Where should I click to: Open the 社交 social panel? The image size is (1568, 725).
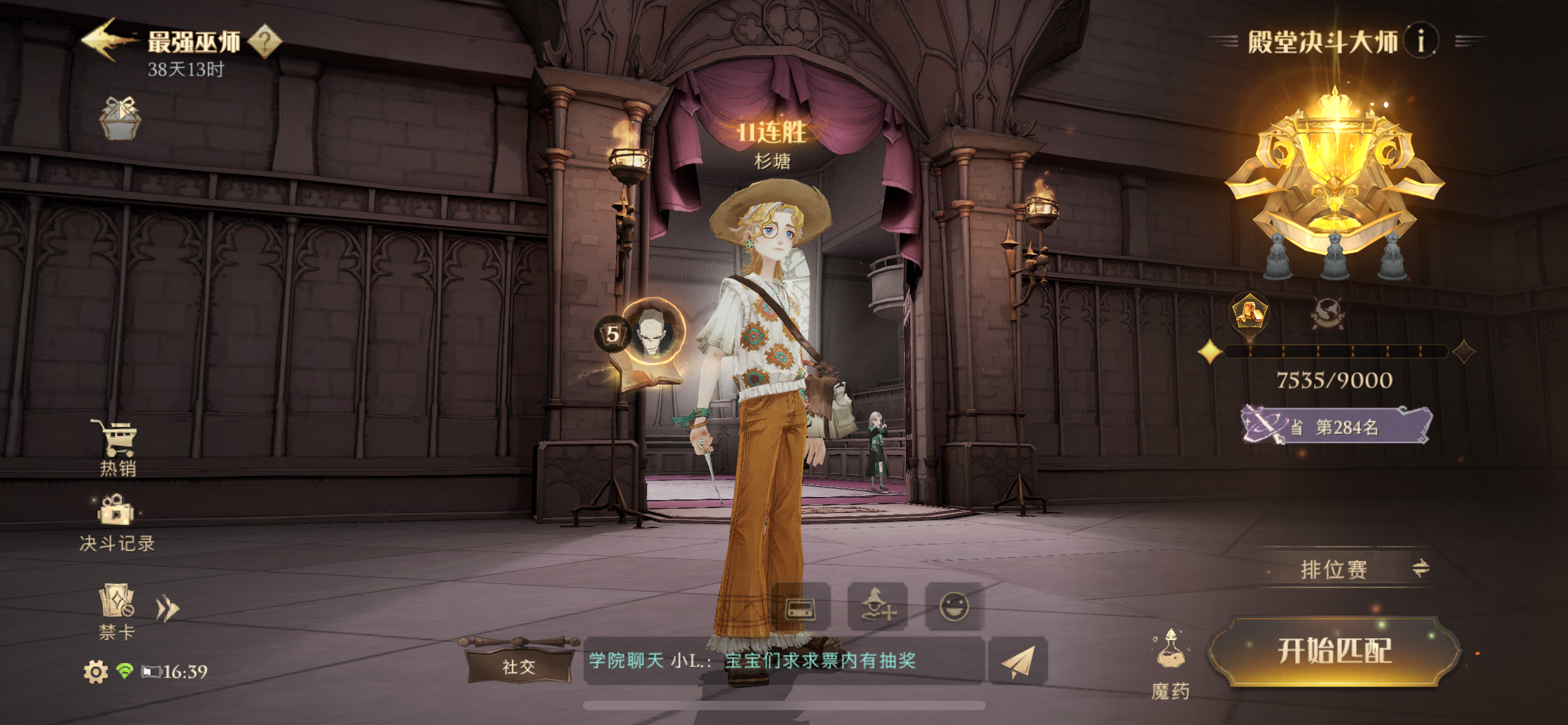520,667
